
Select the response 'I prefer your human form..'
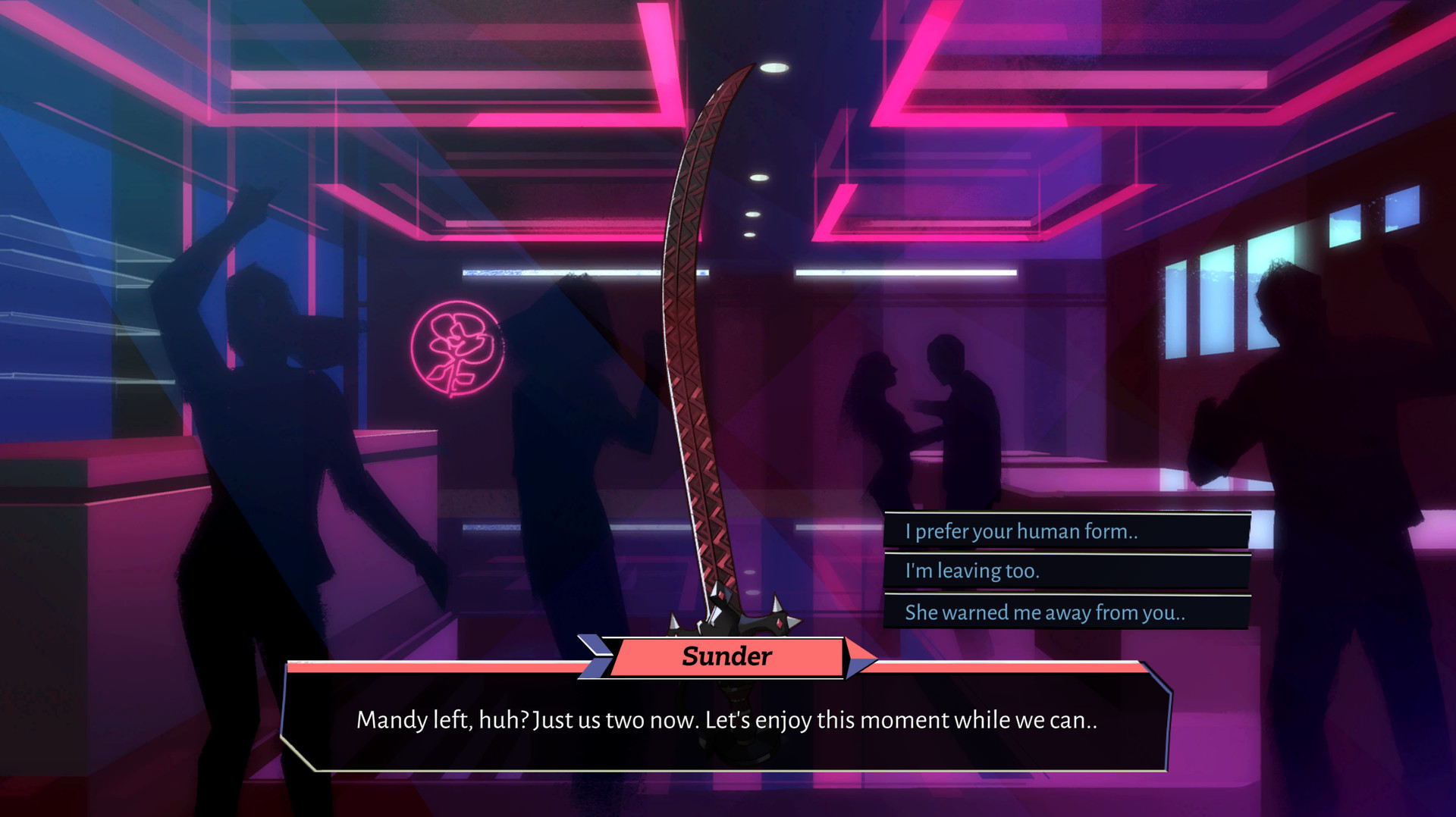[1062, 531]
